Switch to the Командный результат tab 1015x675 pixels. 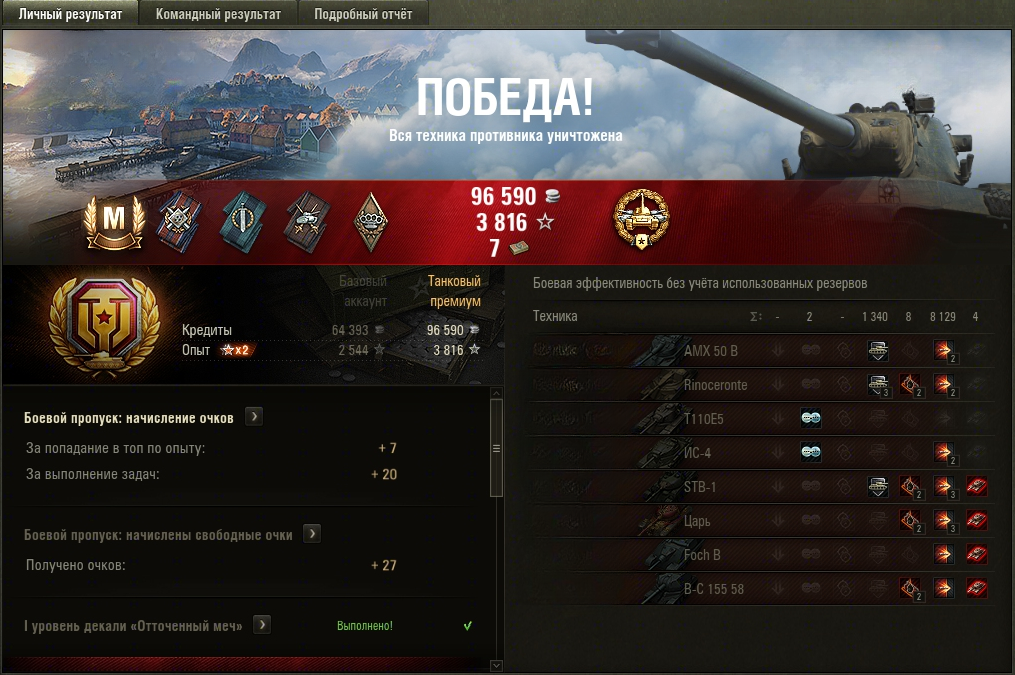point(219,14)
